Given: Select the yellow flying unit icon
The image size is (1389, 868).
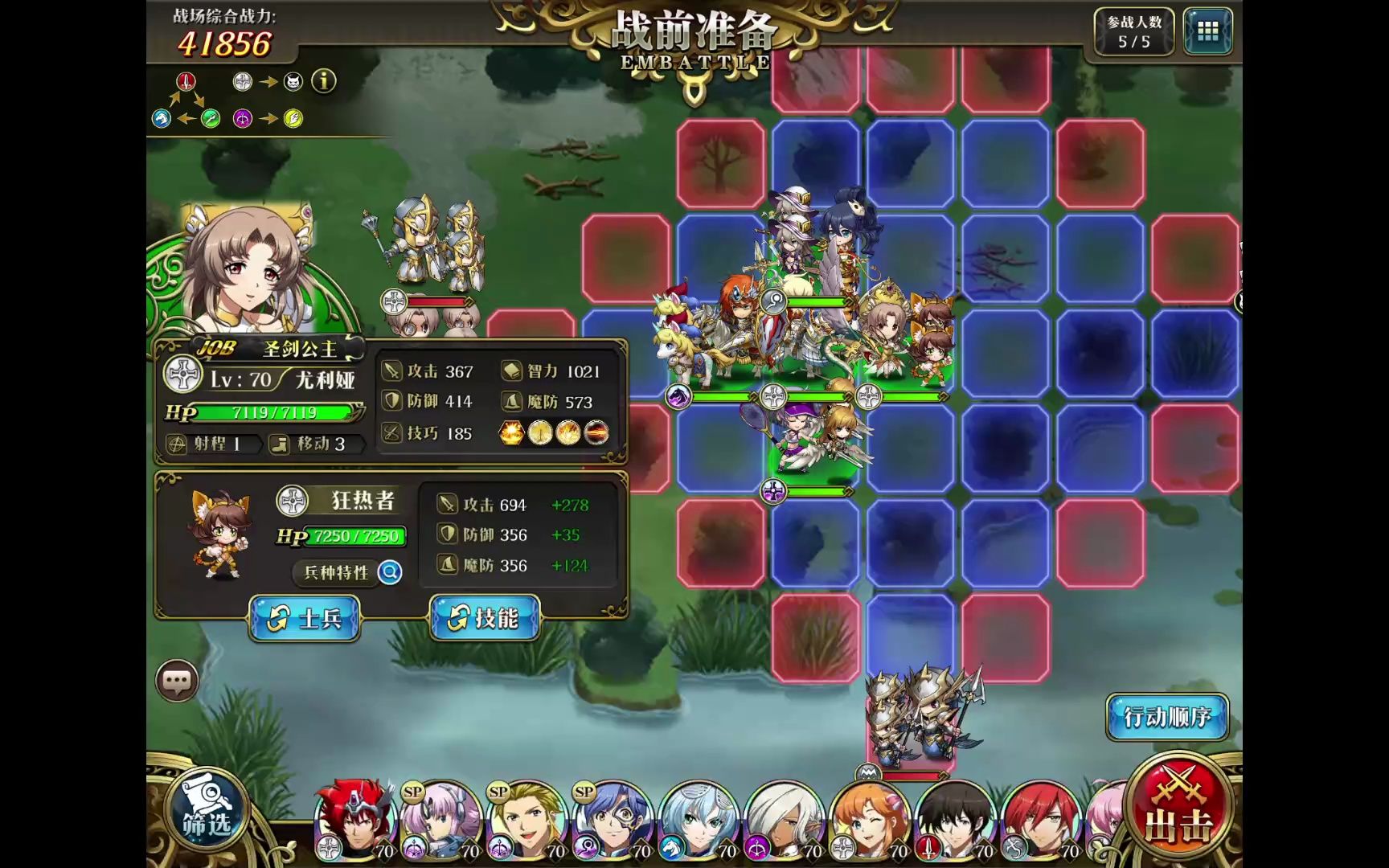Looking at the screenshot, I should (294, 119).
